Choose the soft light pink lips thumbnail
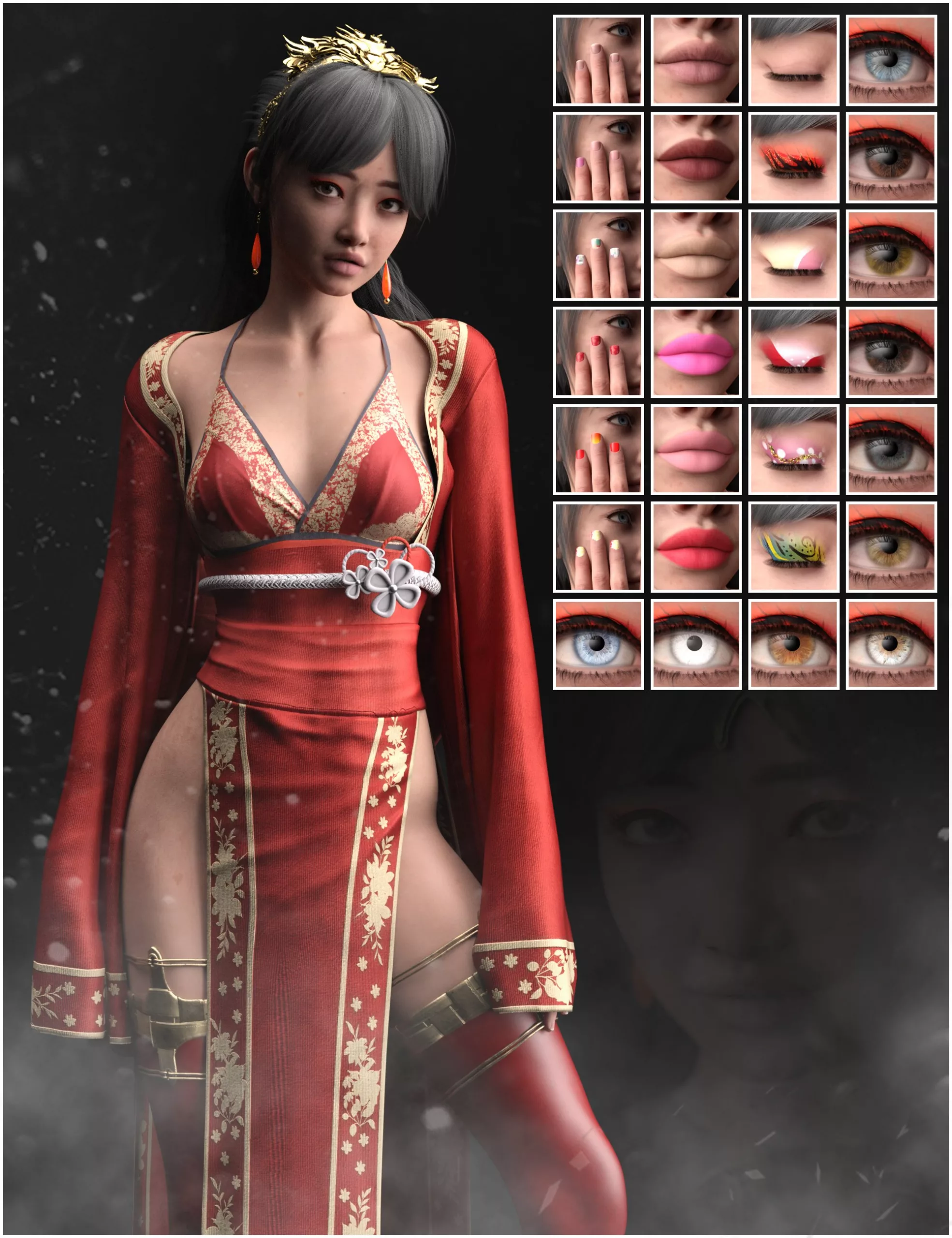 click(695, 450)
